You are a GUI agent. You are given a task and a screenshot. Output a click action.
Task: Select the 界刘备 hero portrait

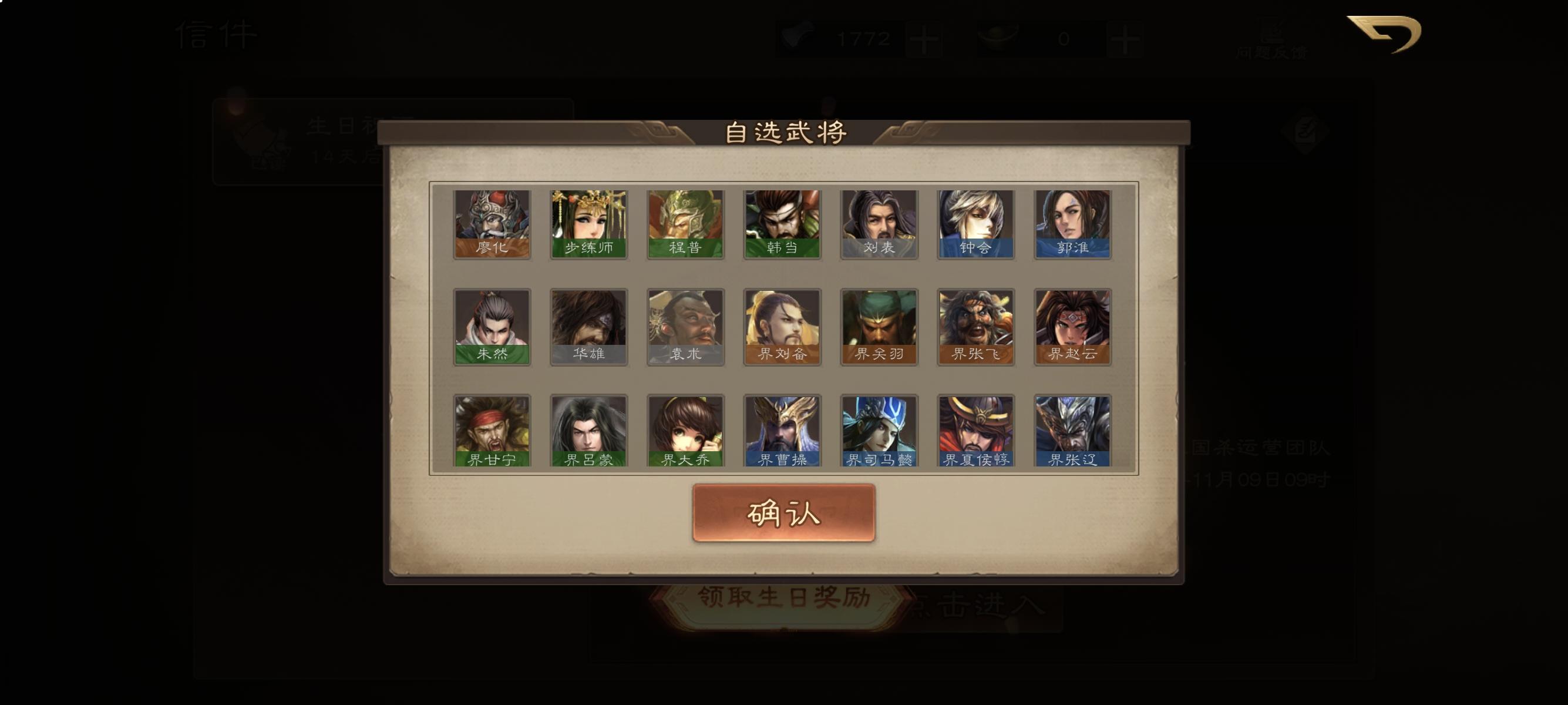point(781,327)
